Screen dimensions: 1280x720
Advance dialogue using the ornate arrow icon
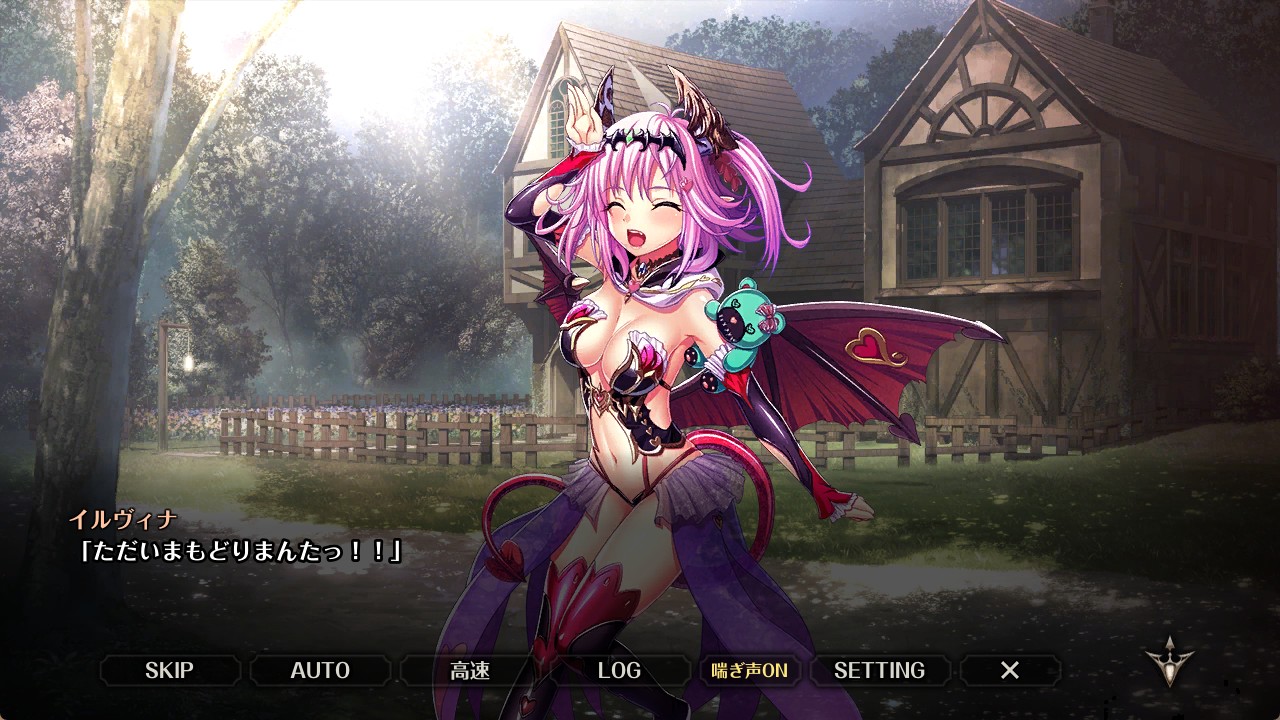(1169, 662)
